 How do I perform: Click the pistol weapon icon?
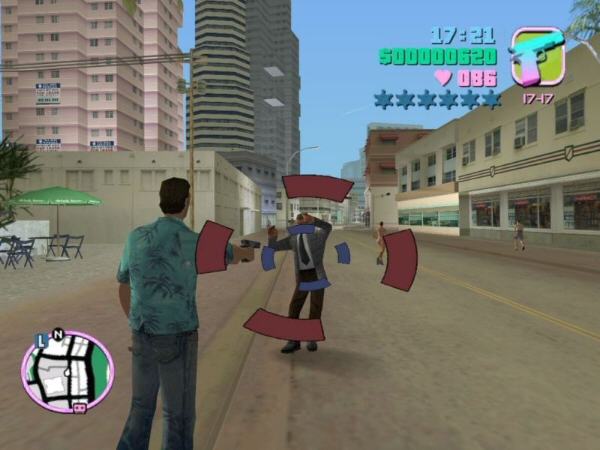[x=537, y=57]
